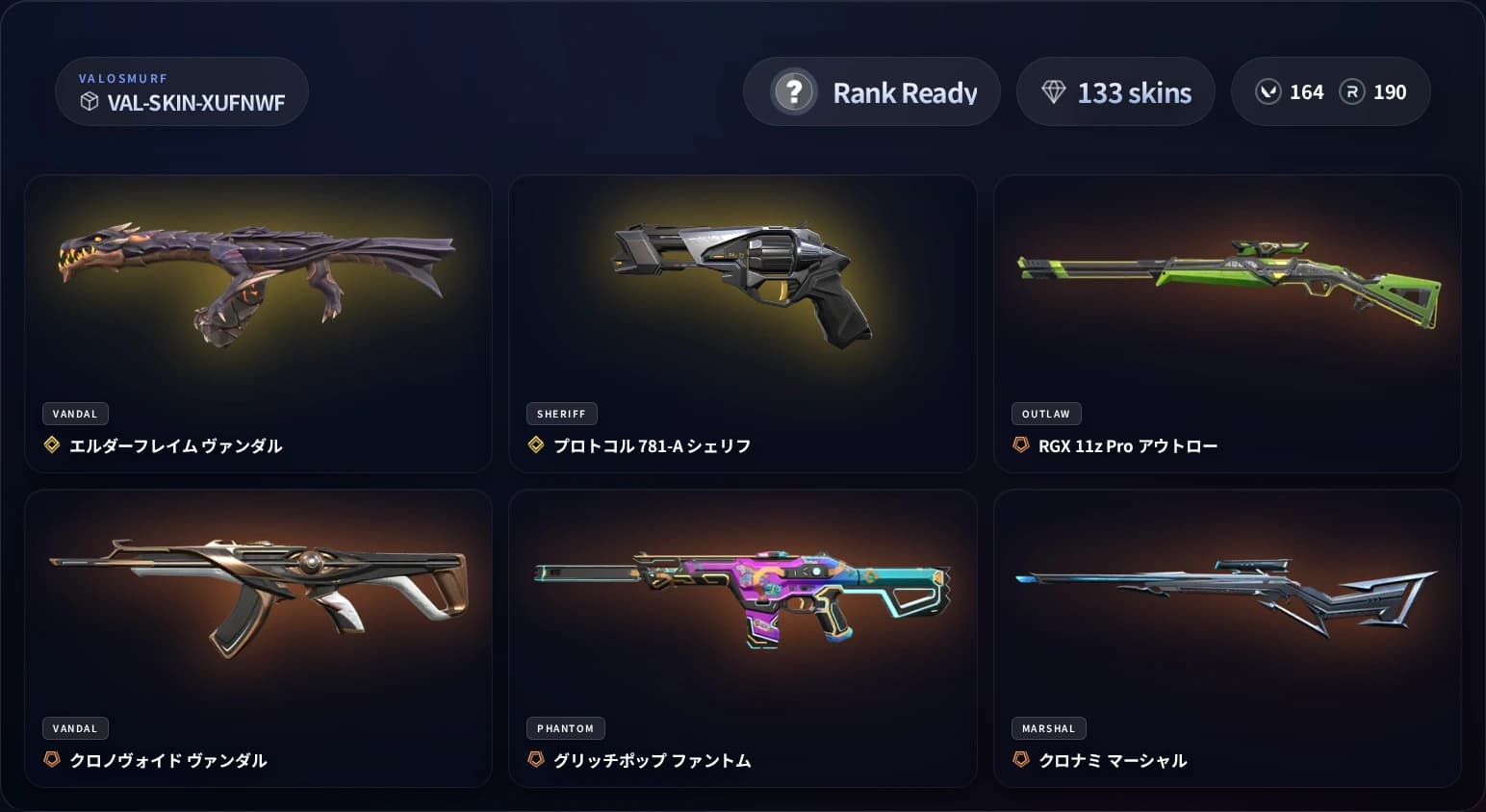Select the PHANTOM tag on the Glitchpop card

pyautogui.click(x=565, y=728)
